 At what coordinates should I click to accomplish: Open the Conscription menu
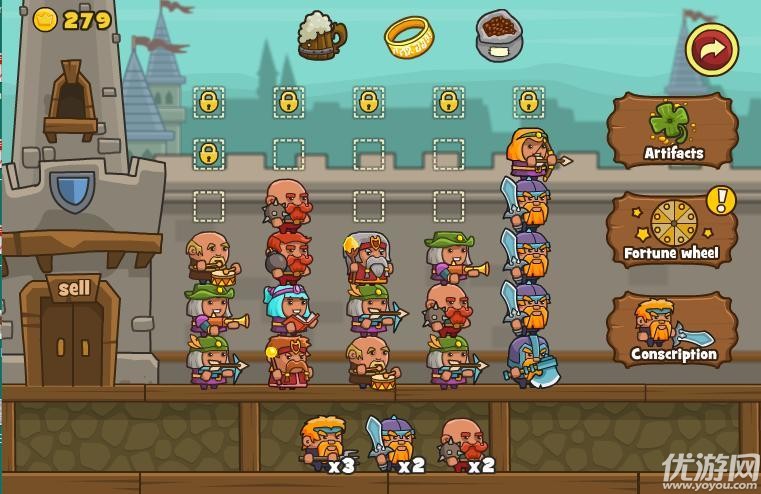[x=672, y=330]
